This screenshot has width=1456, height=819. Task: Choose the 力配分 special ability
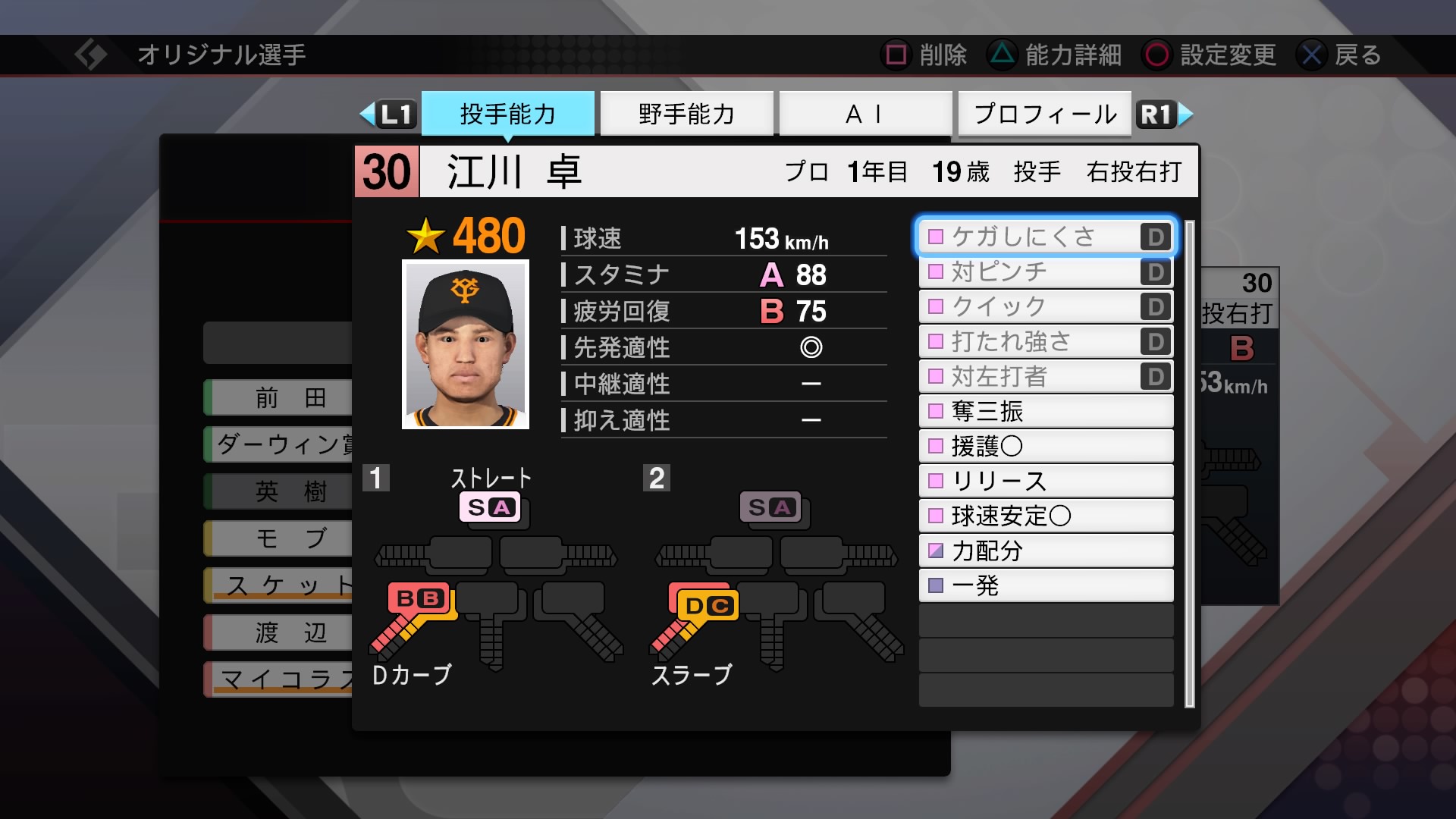pyautogui.click(x=1045, y=551)
